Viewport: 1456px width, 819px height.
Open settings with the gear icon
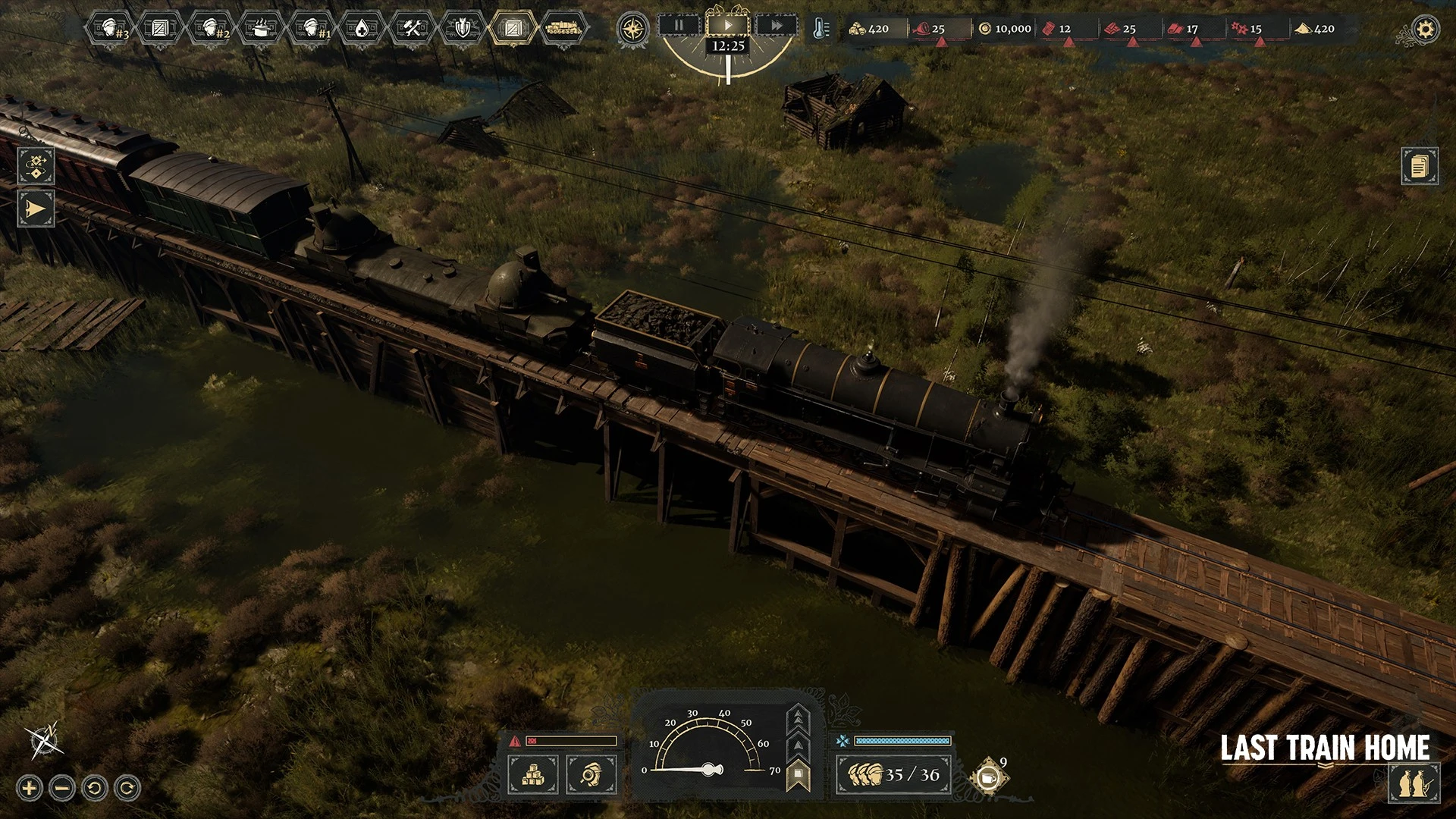click(1426, 30)
